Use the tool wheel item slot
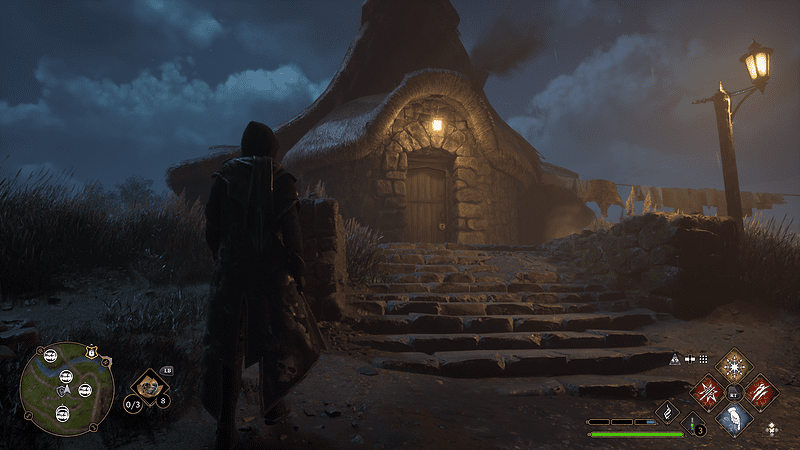 tap(150, 385)
